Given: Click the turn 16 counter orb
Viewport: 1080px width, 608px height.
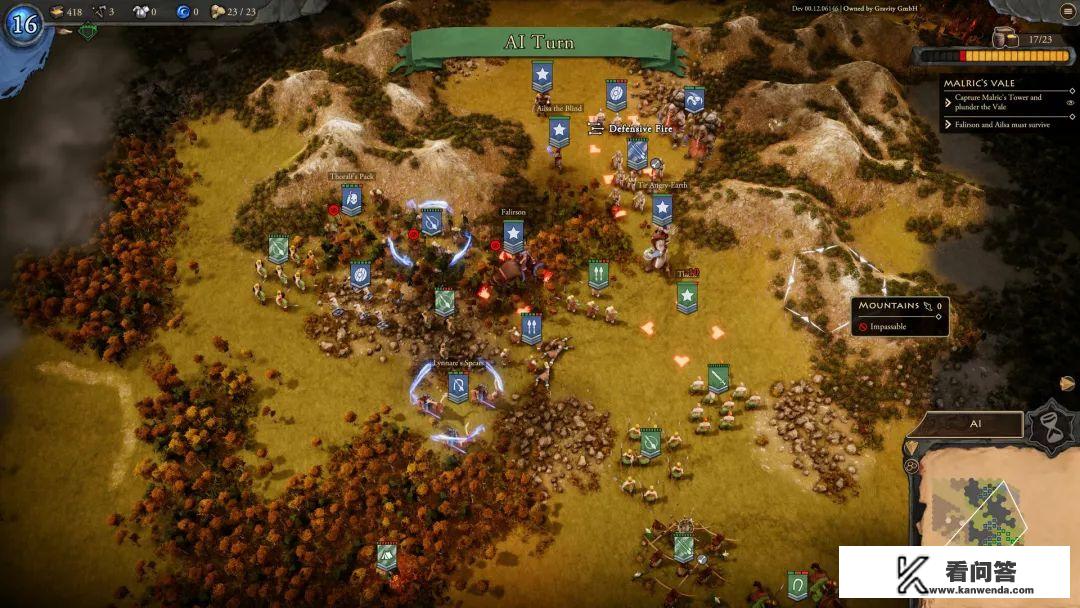Looking at the screenshot, I should (x=23, y=24).
